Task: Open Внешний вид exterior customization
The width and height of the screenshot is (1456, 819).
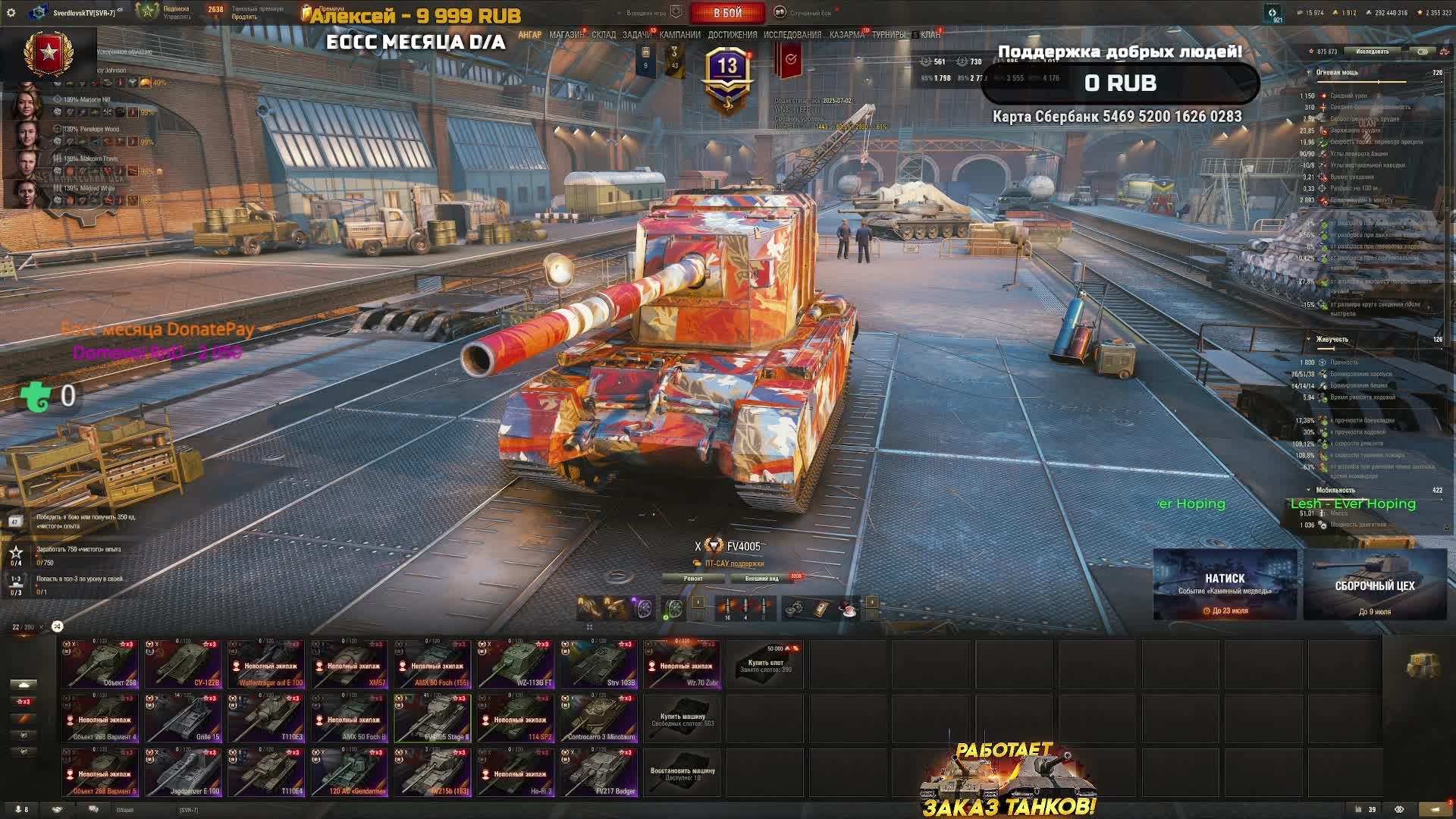Action: click(x=762, y=579)
